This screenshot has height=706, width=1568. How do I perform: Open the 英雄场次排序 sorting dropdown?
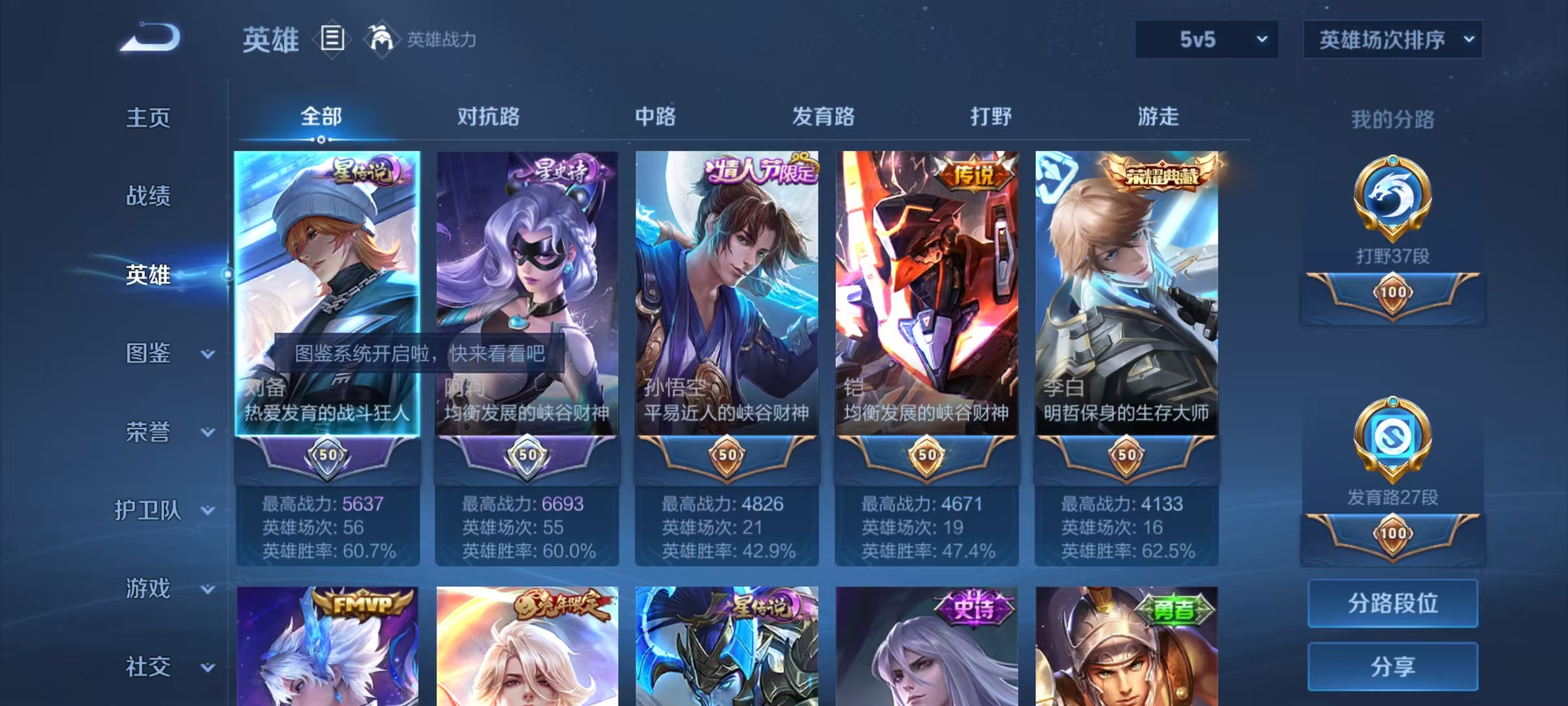tap(1393, 39)
